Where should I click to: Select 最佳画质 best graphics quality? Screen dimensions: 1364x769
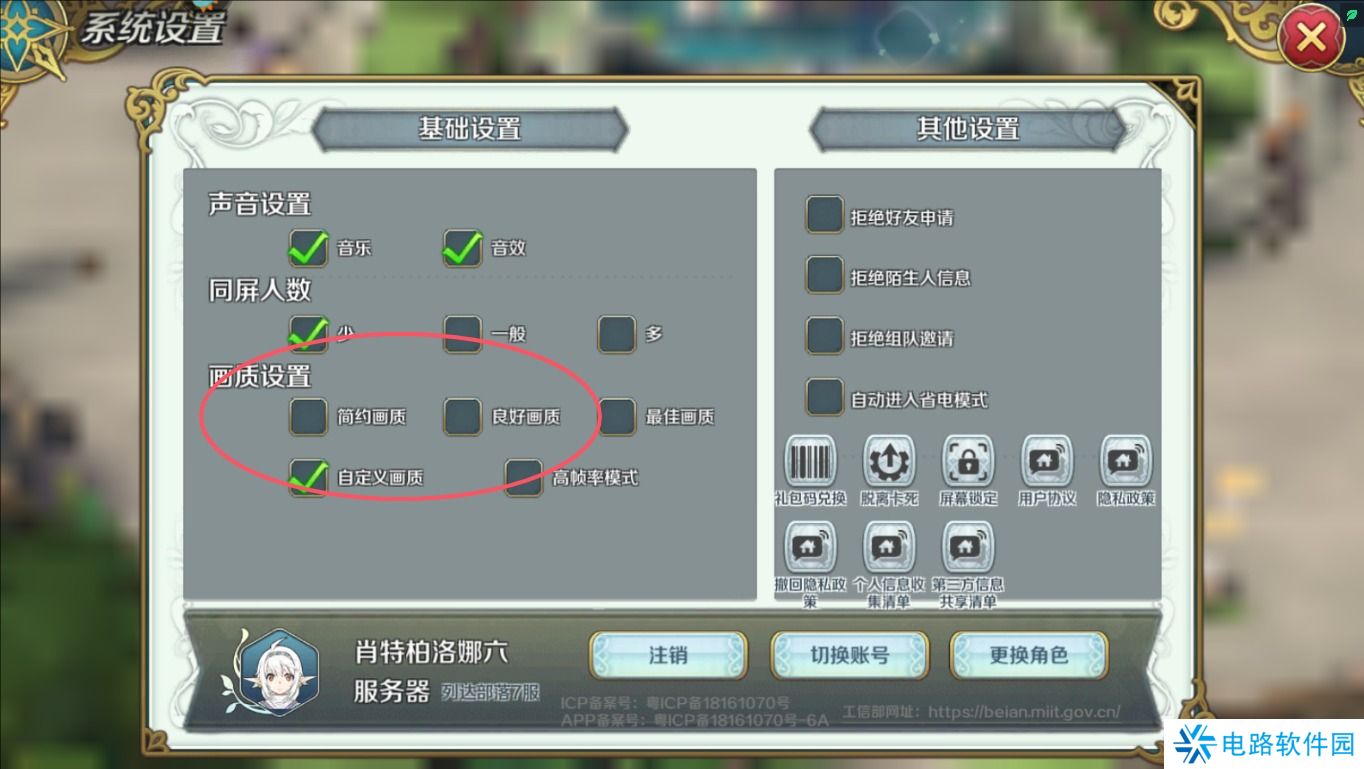pos(615,417)
